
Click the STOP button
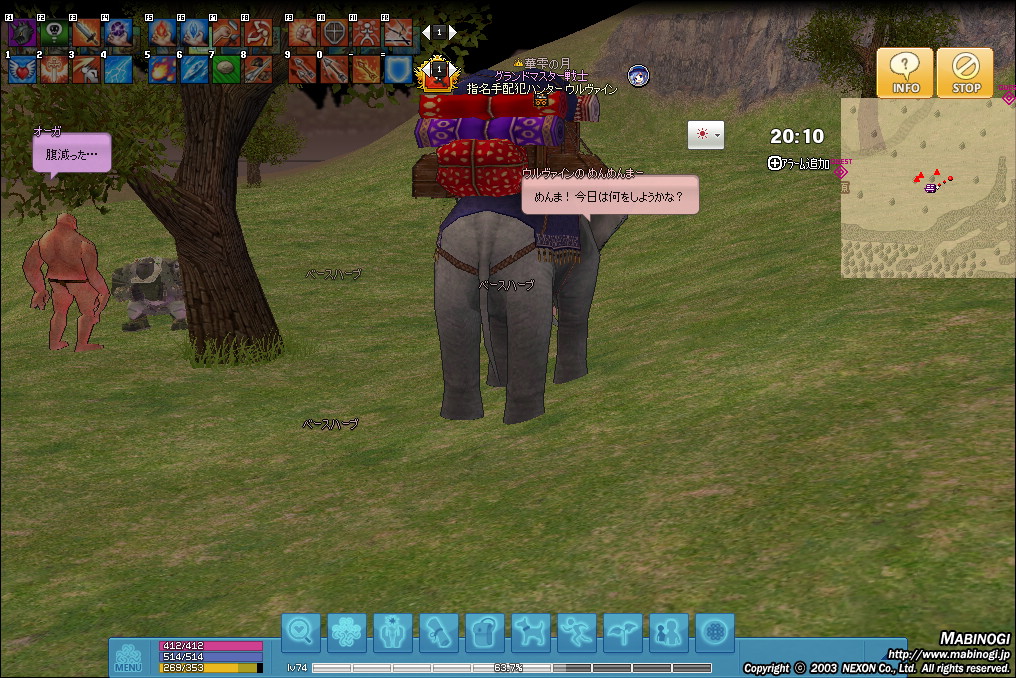966,73
